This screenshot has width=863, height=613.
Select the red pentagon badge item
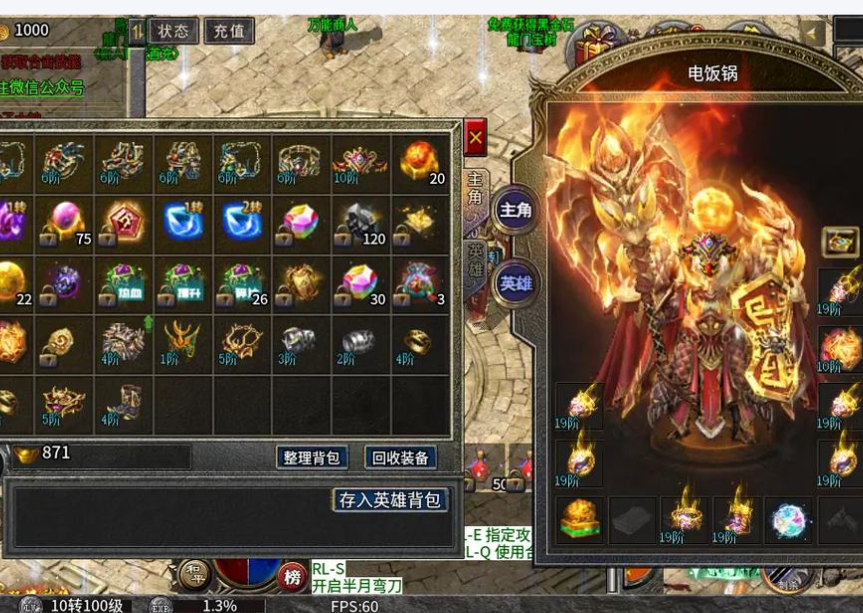click(x=124, y=222)
